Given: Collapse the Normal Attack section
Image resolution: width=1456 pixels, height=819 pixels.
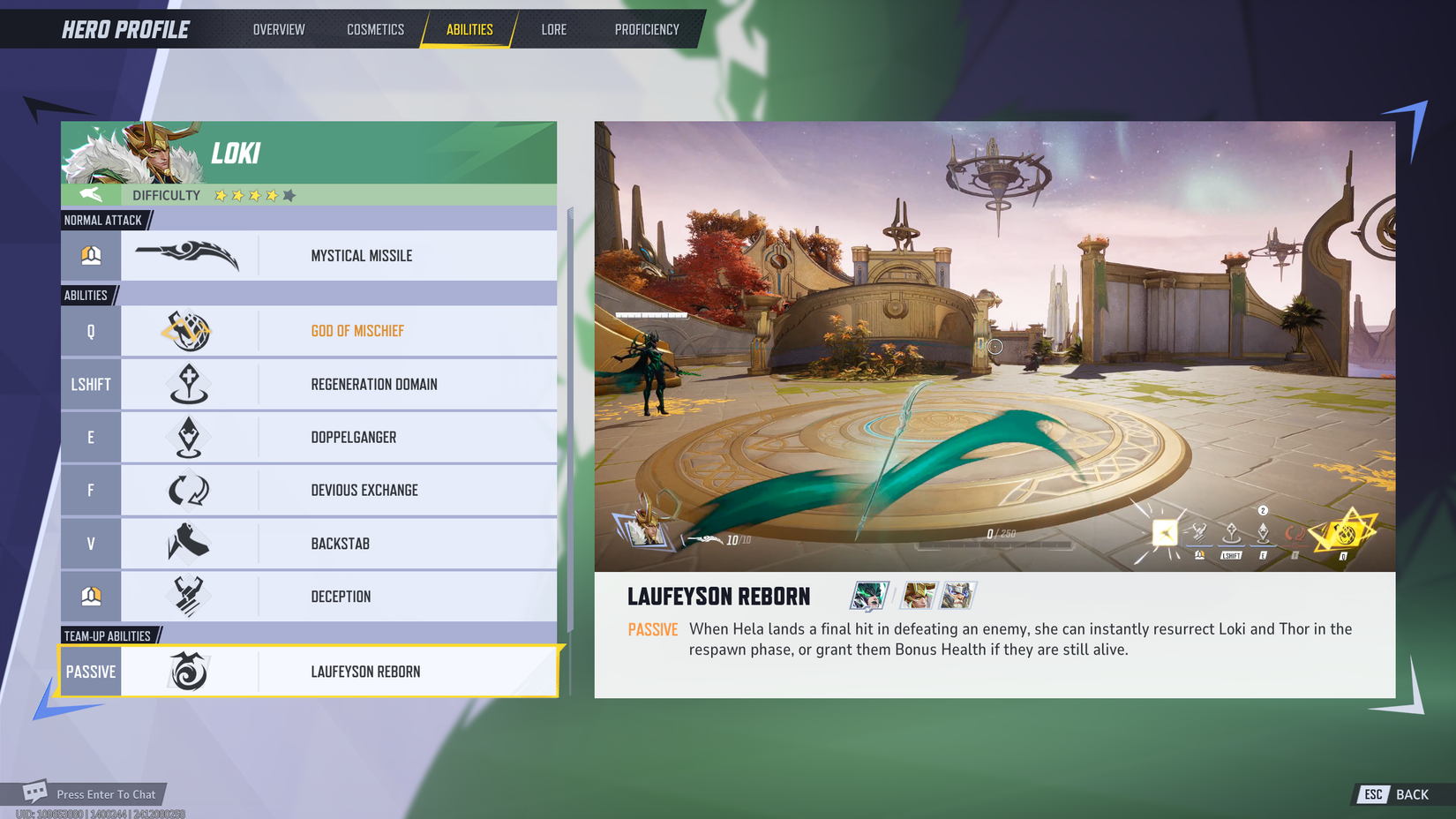Looking at the screenshot, I should click(103, 220).
